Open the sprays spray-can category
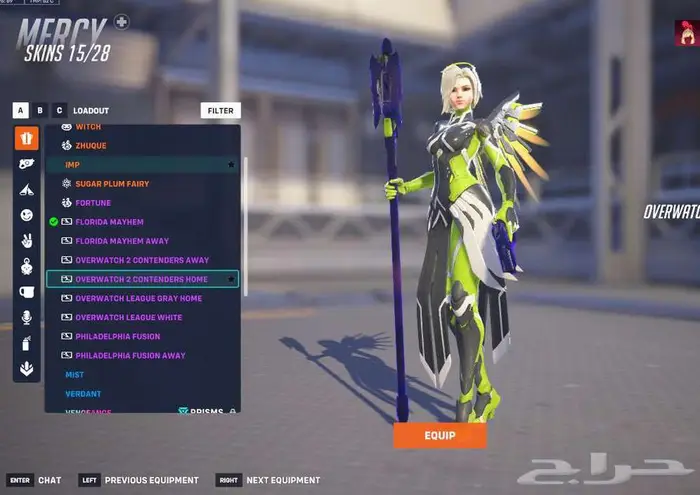This screenshot has height=495, width=700. pos(26,343)
